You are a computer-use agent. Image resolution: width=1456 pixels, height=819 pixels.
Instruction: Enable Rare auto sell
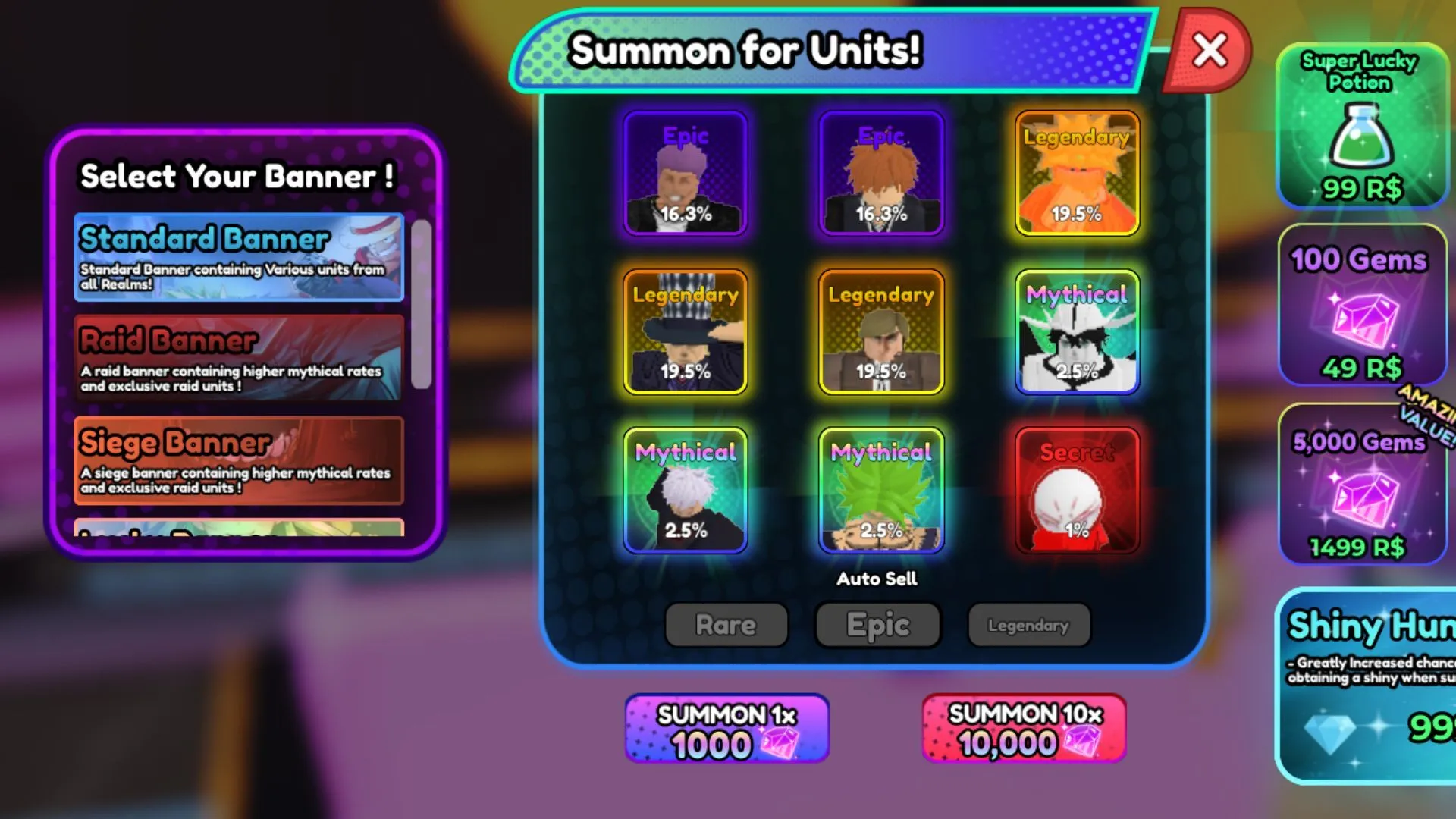pyautogui.click(x=726, y=625)
